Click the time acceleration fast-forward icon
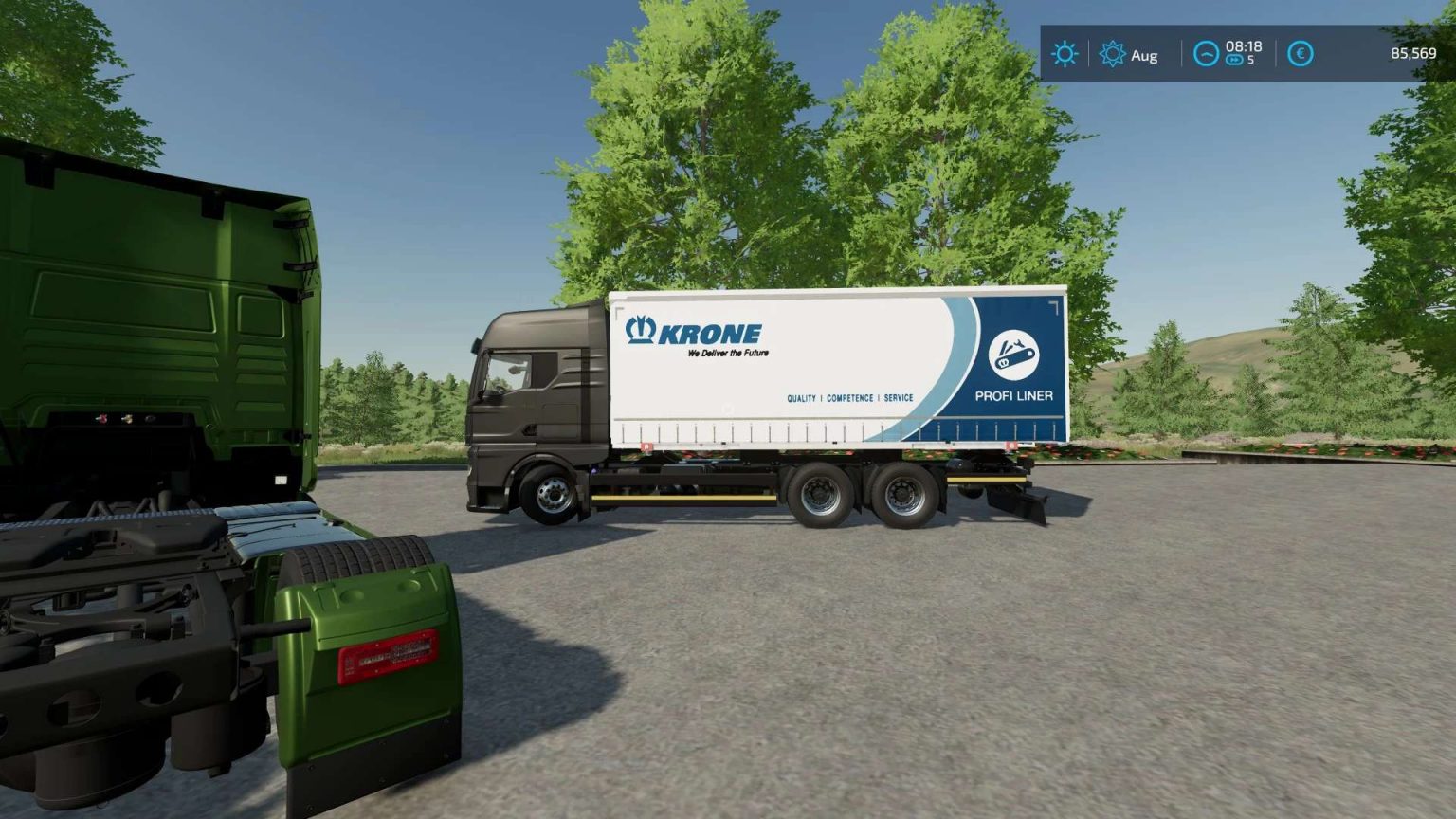The image size is (1456, 819). 1234,59
